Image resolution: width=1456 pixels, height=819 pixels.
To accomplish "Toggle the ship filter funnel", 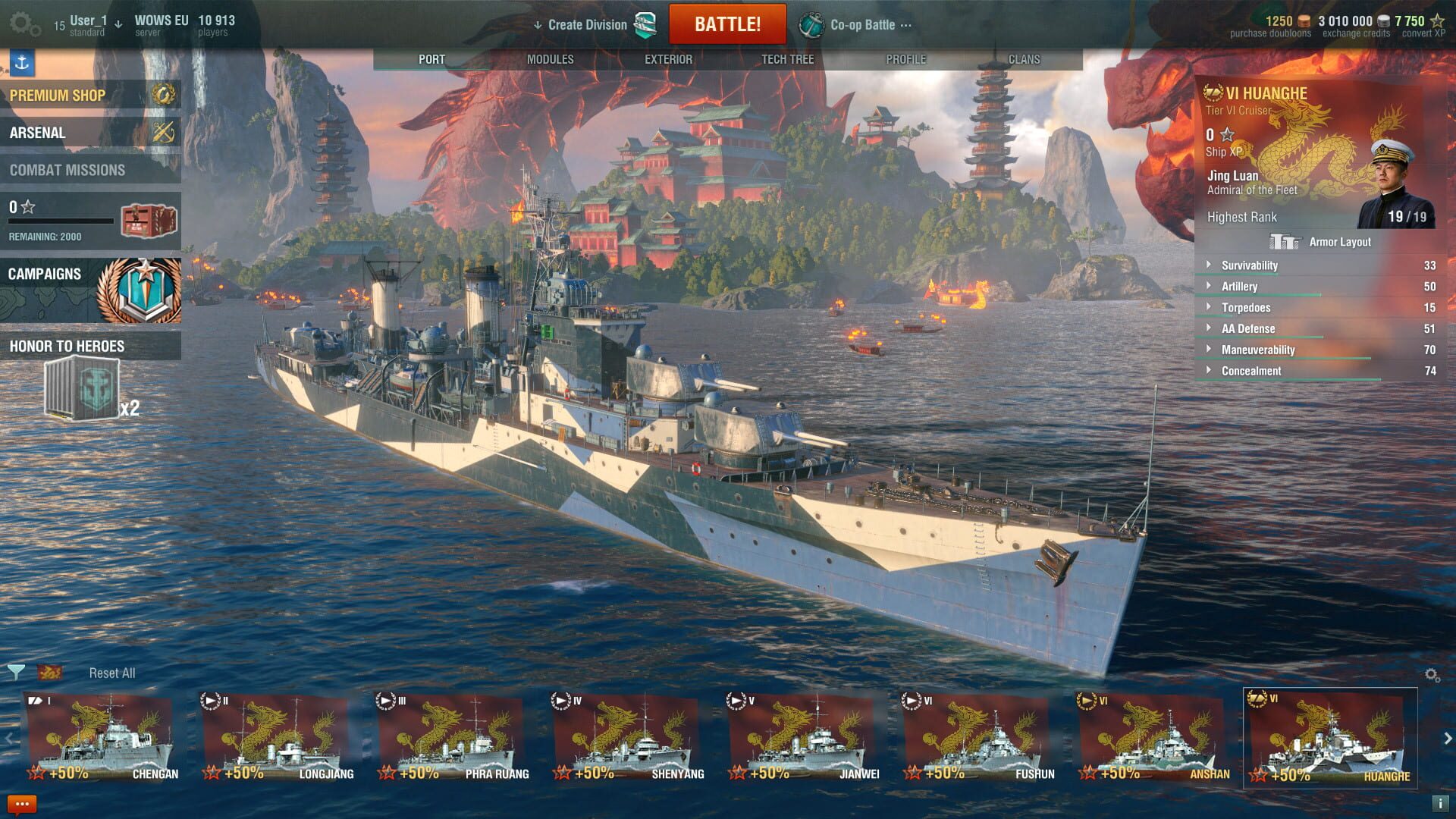I will coord(16,672).
